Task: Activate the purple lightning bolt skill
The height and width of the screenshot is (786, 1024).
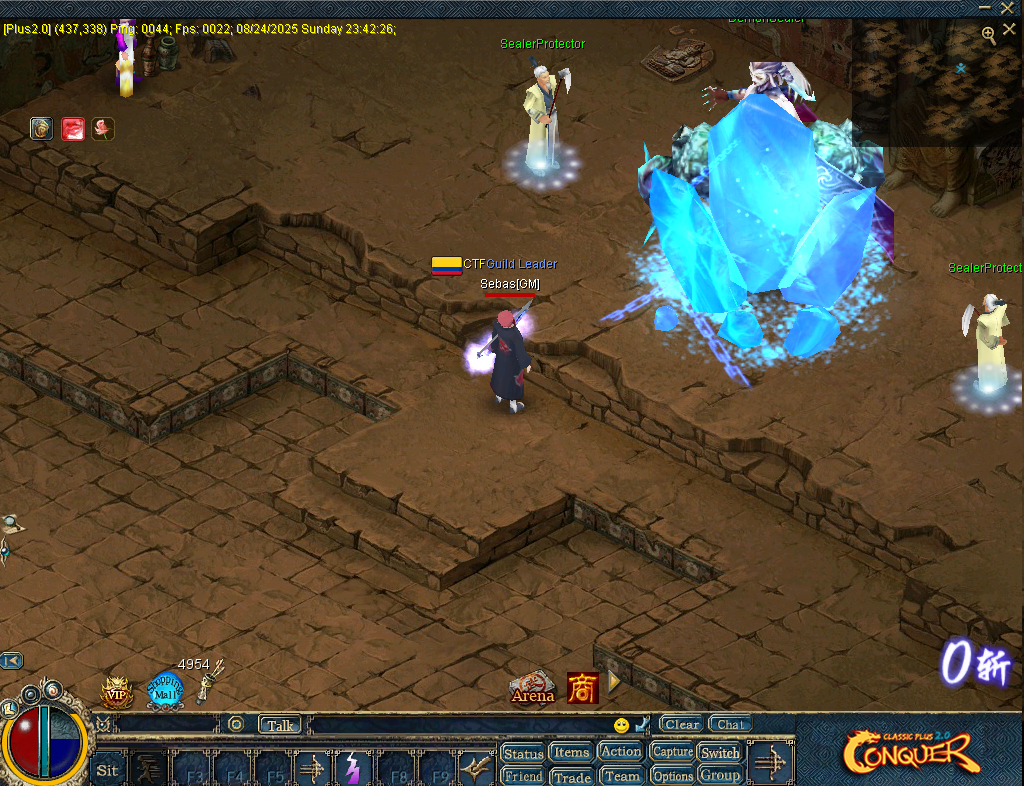Action: coord(352,769)
